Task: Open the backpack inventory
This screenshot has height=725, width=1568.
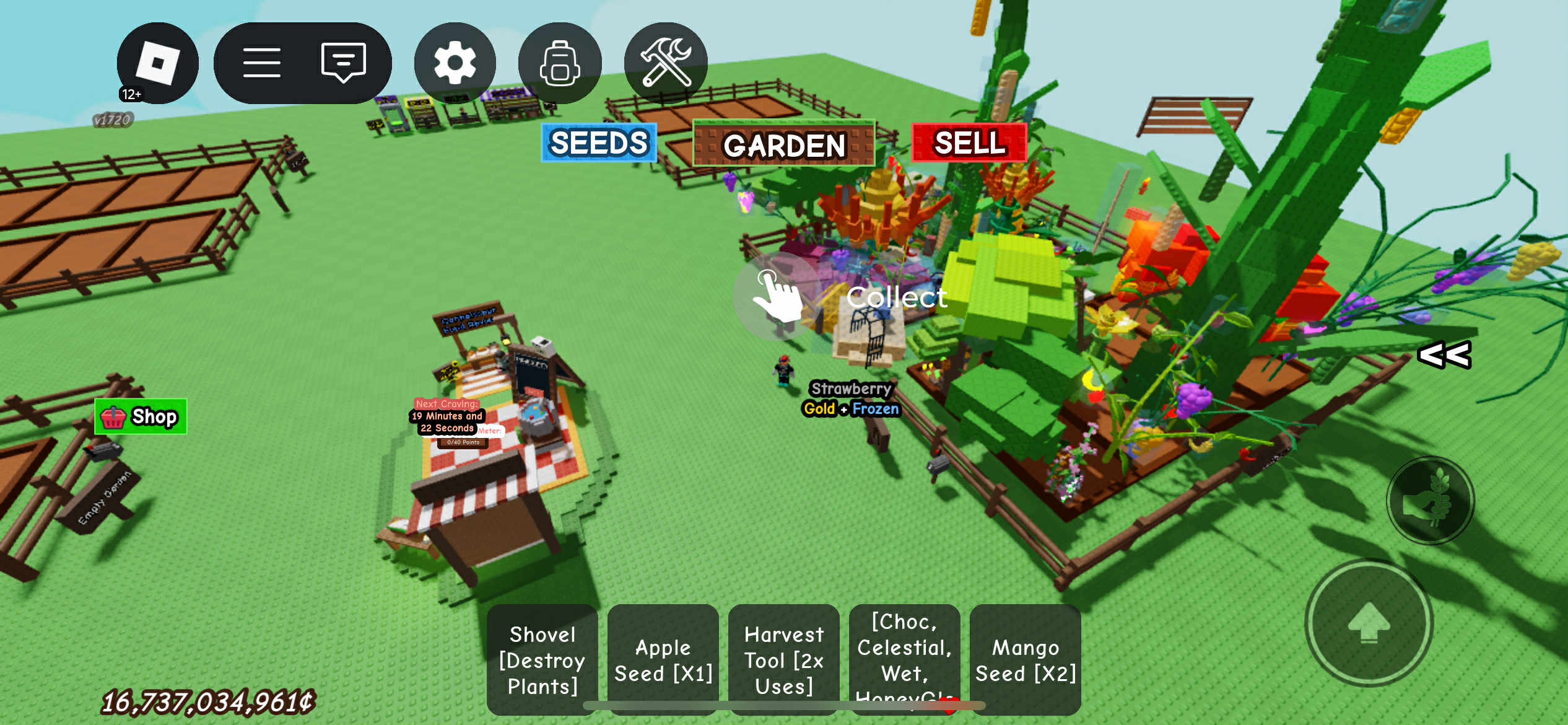Action: coord(559,63)
